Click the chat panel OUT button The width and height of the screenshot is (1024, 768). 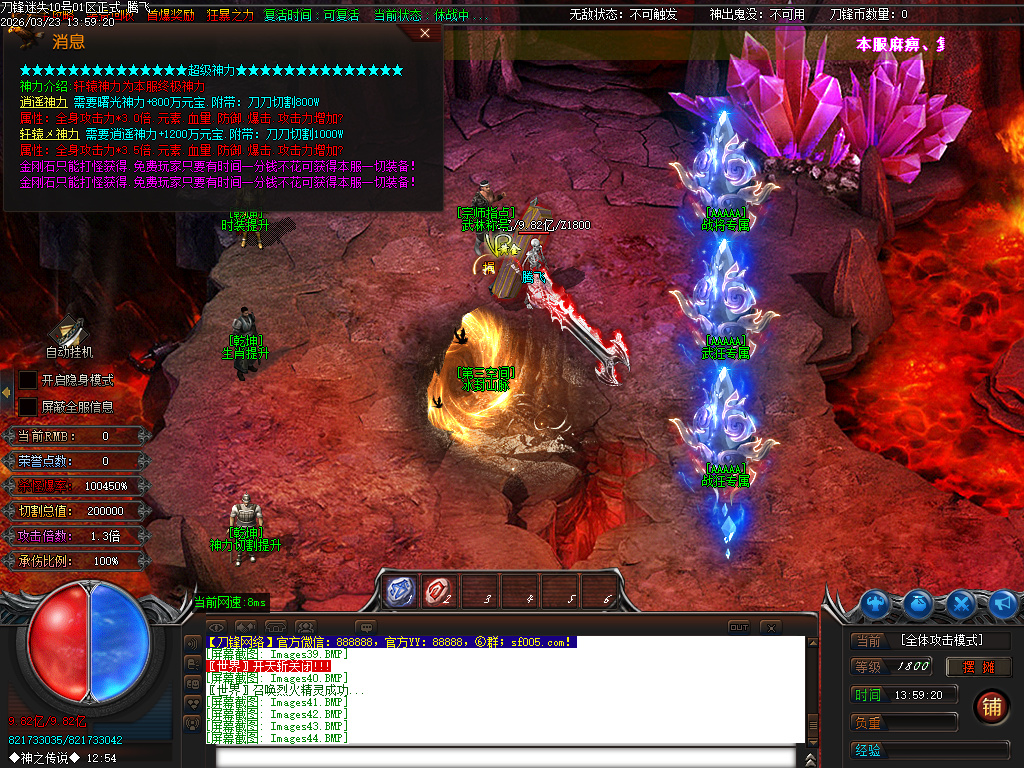(738, 627)
